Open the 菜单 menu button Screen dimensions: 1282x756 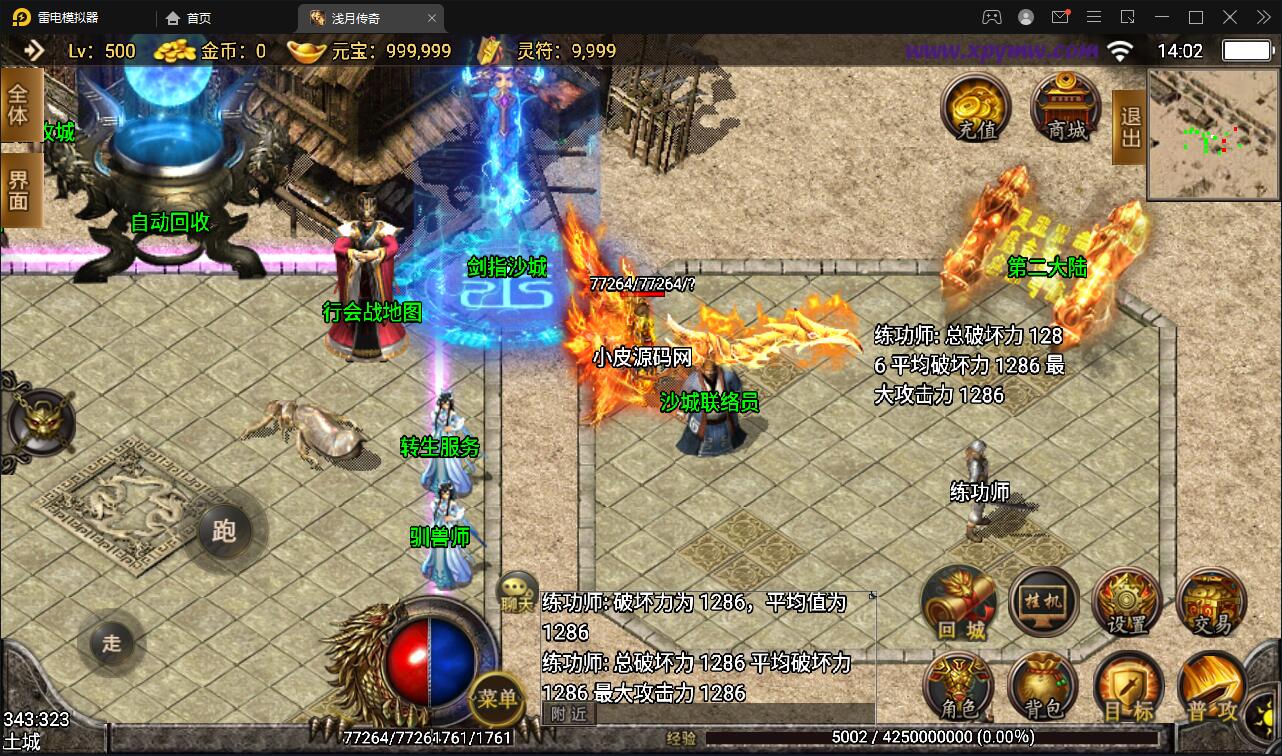496,697
